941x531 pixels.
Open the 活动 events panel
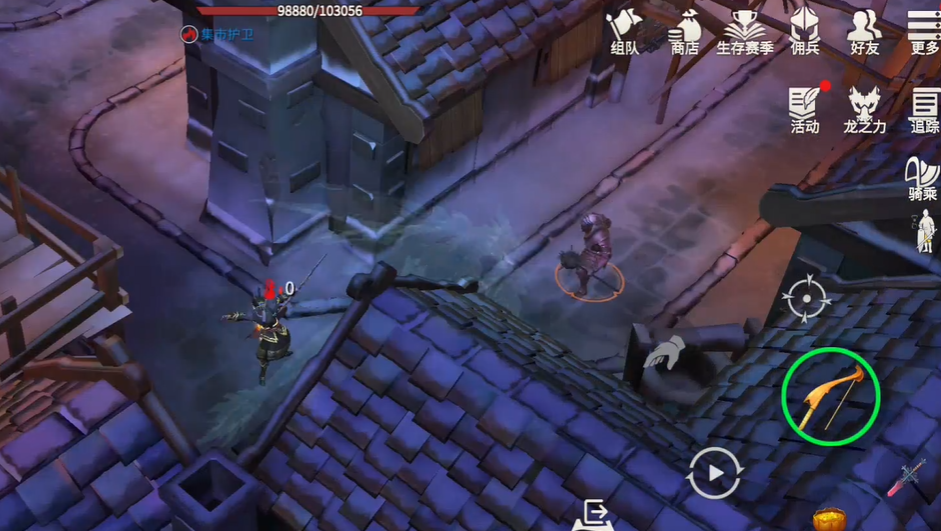pos(805,109)
